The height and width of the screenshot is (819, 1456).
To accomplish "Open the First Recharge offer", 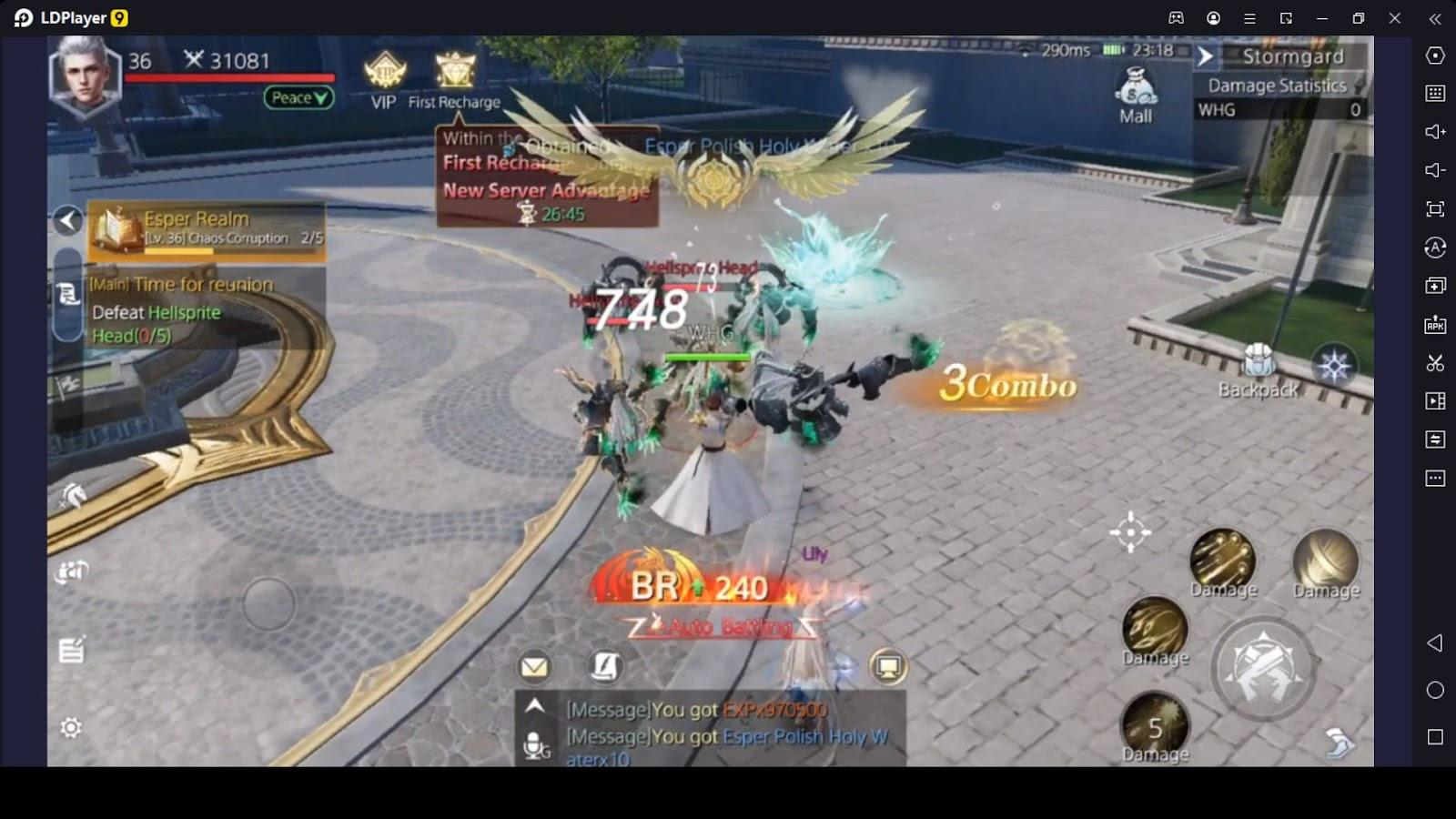I will pyautogui.click(x=454, y=80).
